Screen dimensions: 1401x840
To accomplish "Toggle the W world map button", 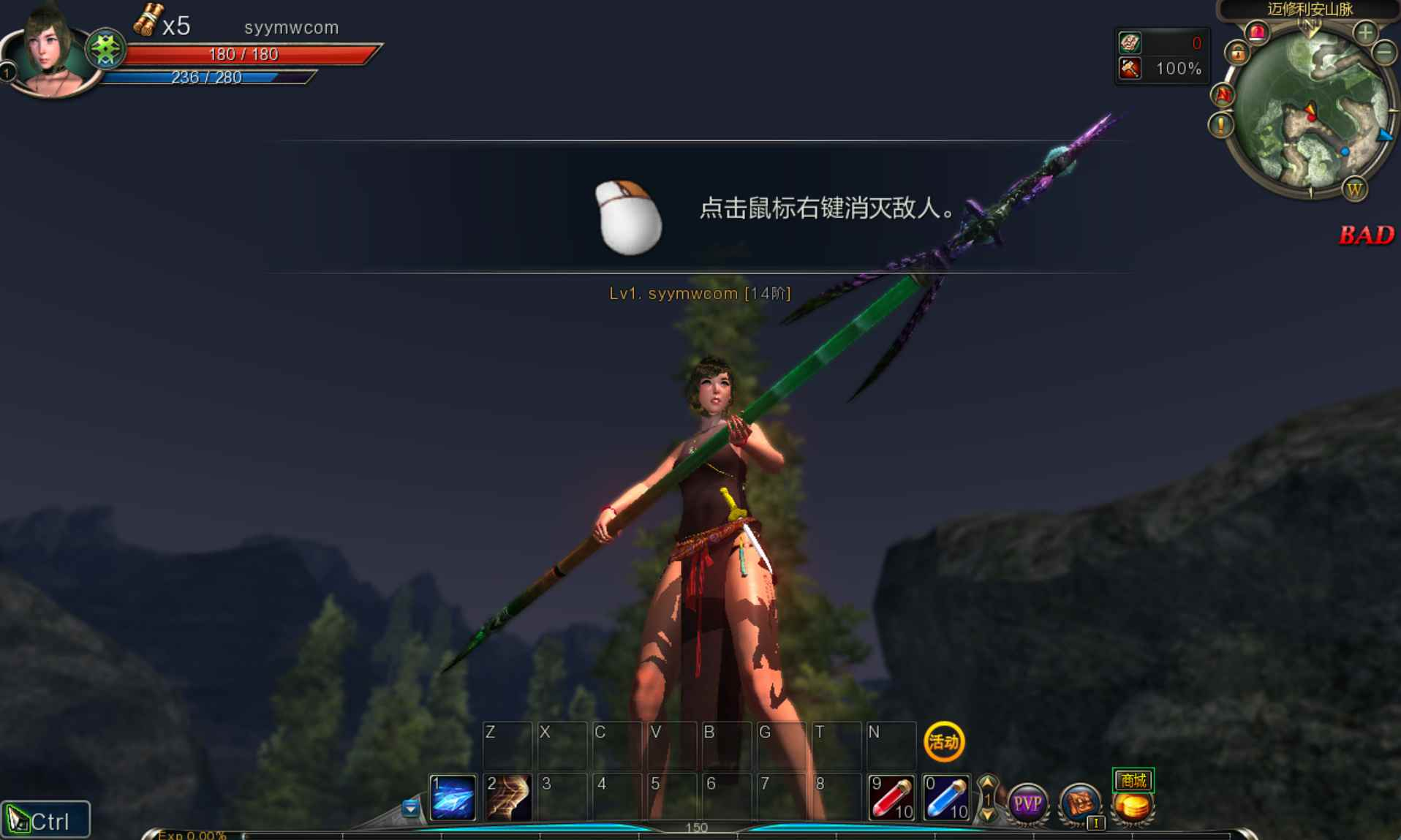I will pos(1356,190).
